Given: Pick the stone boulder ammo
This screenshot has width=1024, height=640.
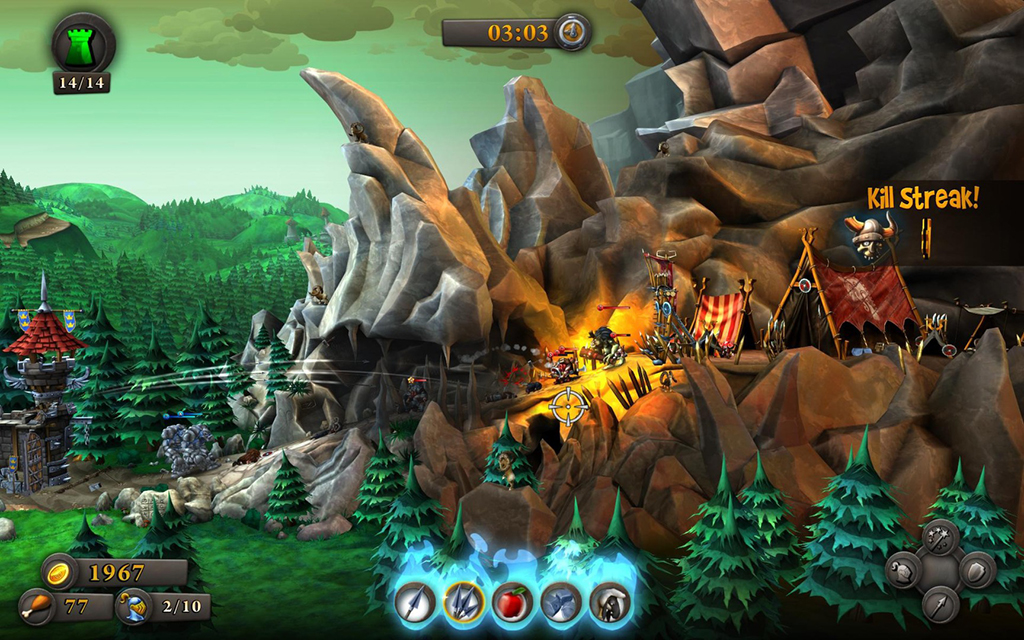Looking at the screenshot, I should pyautogui.click(x=560, y=602).
